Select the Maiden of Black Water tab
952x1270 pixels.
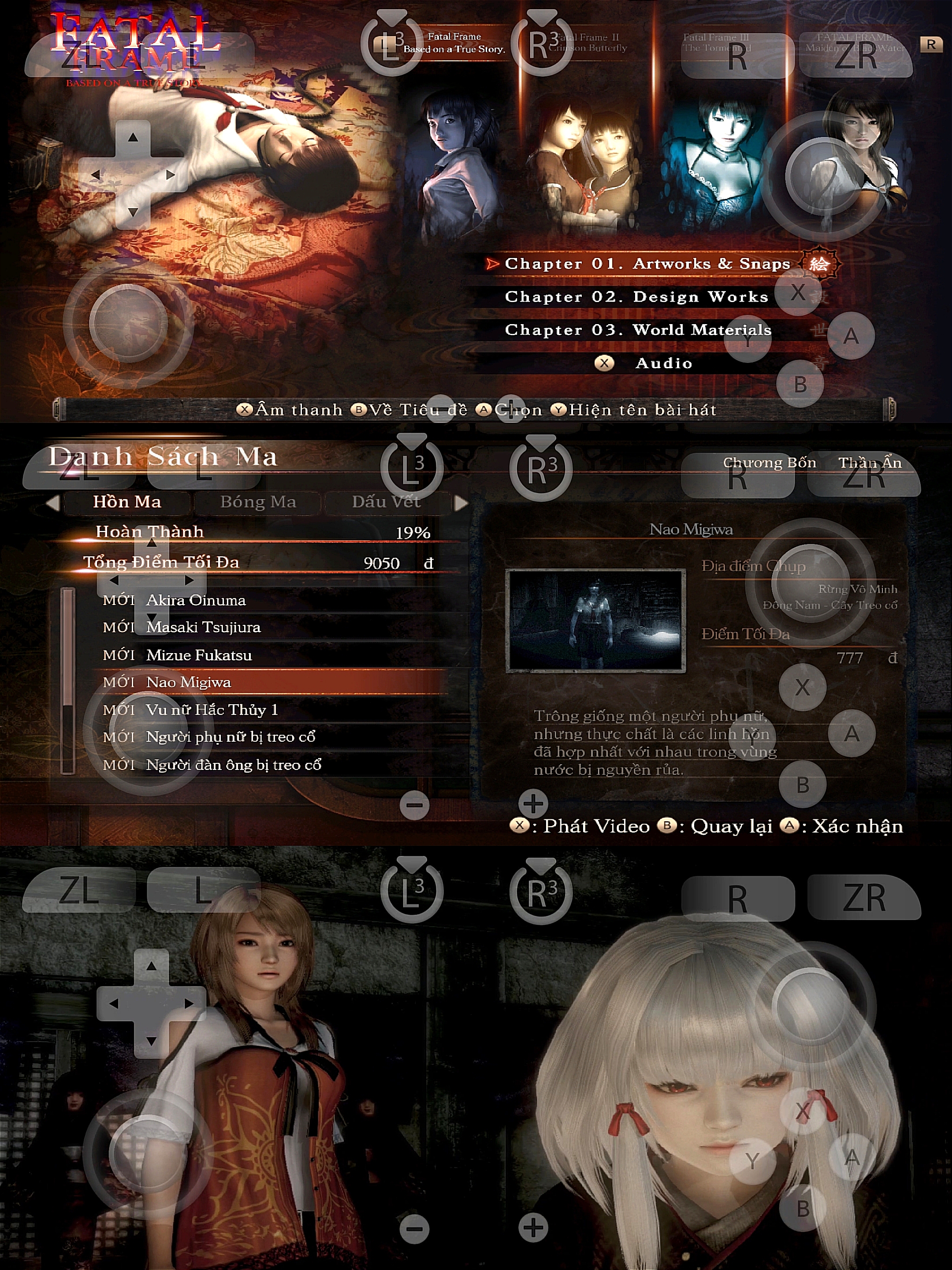[855, 42]
